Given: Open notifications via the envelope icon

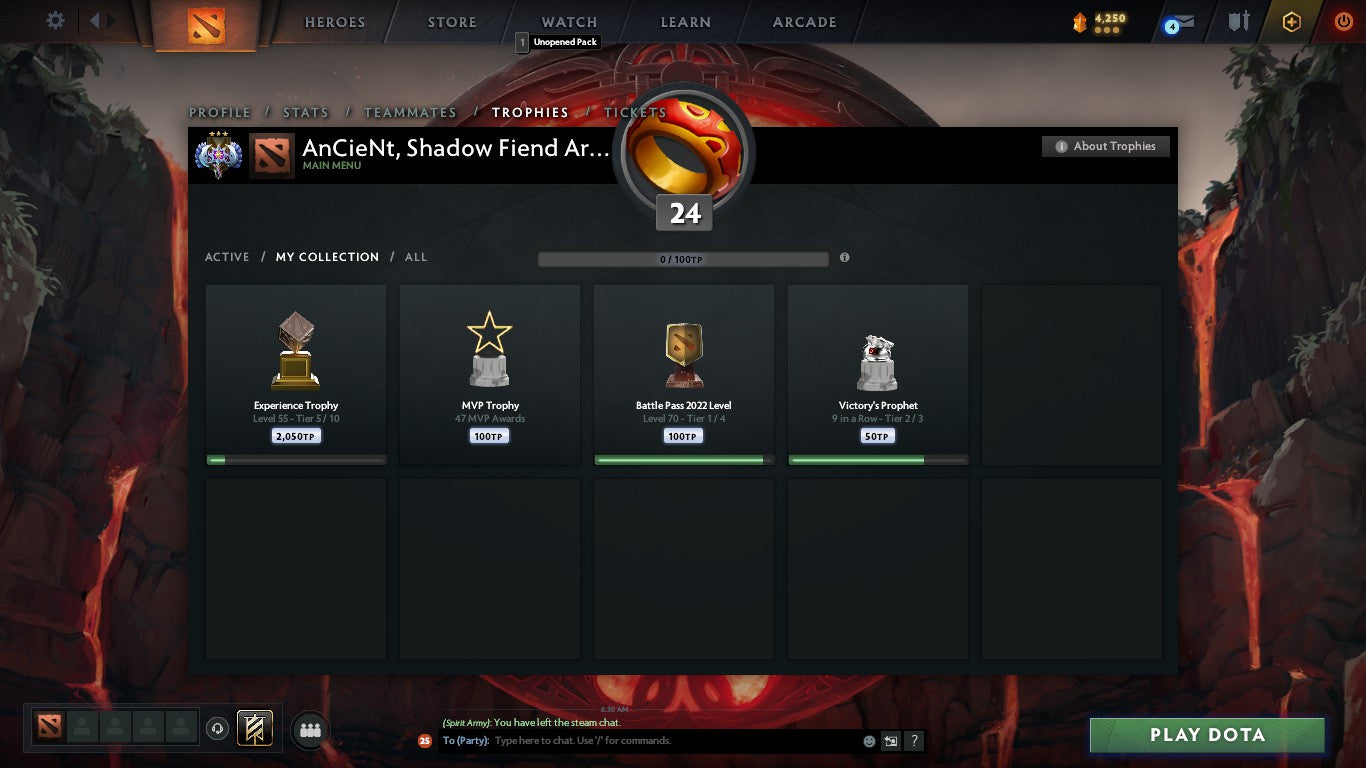Looking at the screenshot, I should pyautogui.click(x=1181, y=22).
